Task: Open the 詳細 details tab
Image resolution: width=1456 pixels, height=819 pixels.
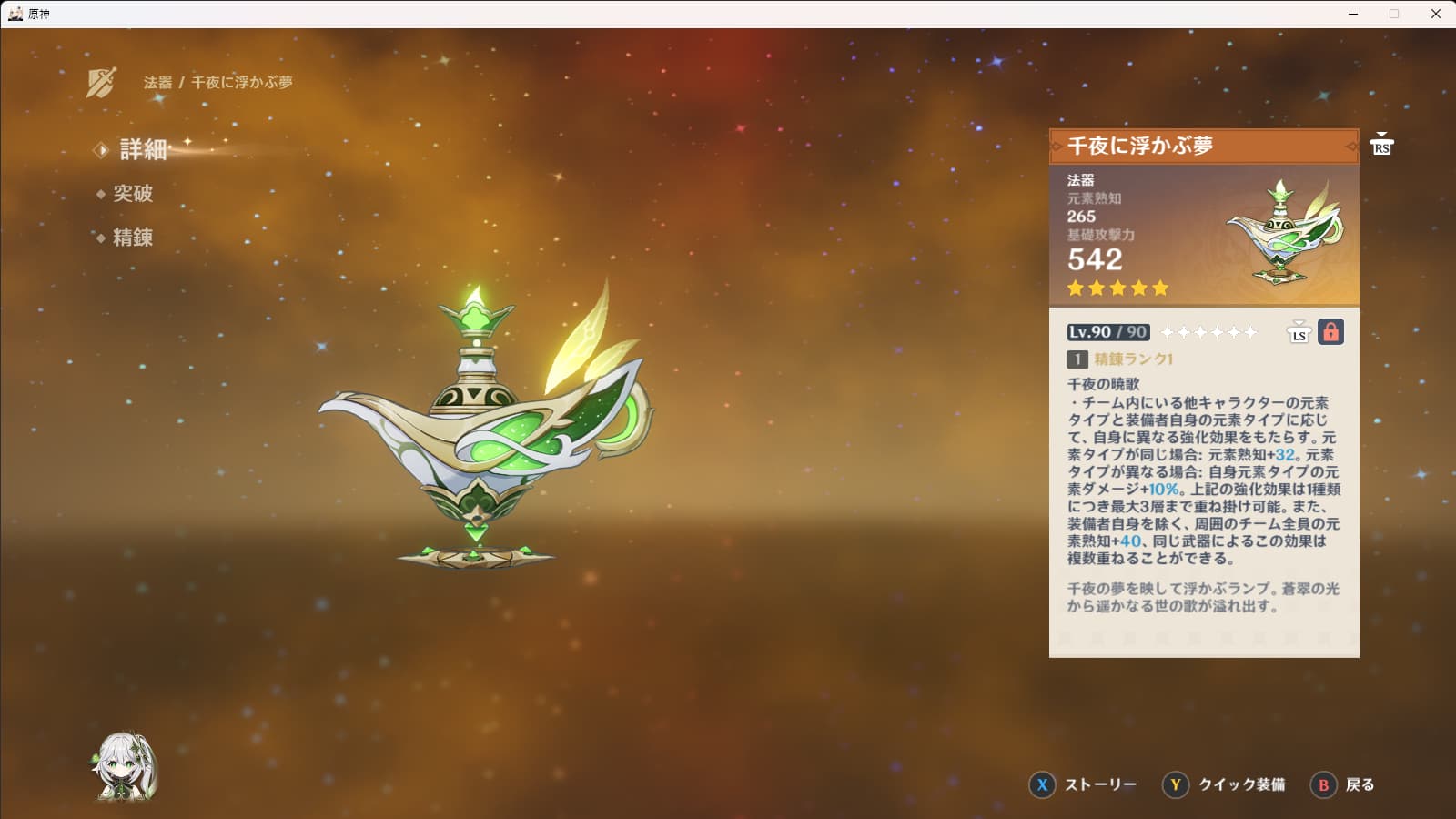Action: 143,149
